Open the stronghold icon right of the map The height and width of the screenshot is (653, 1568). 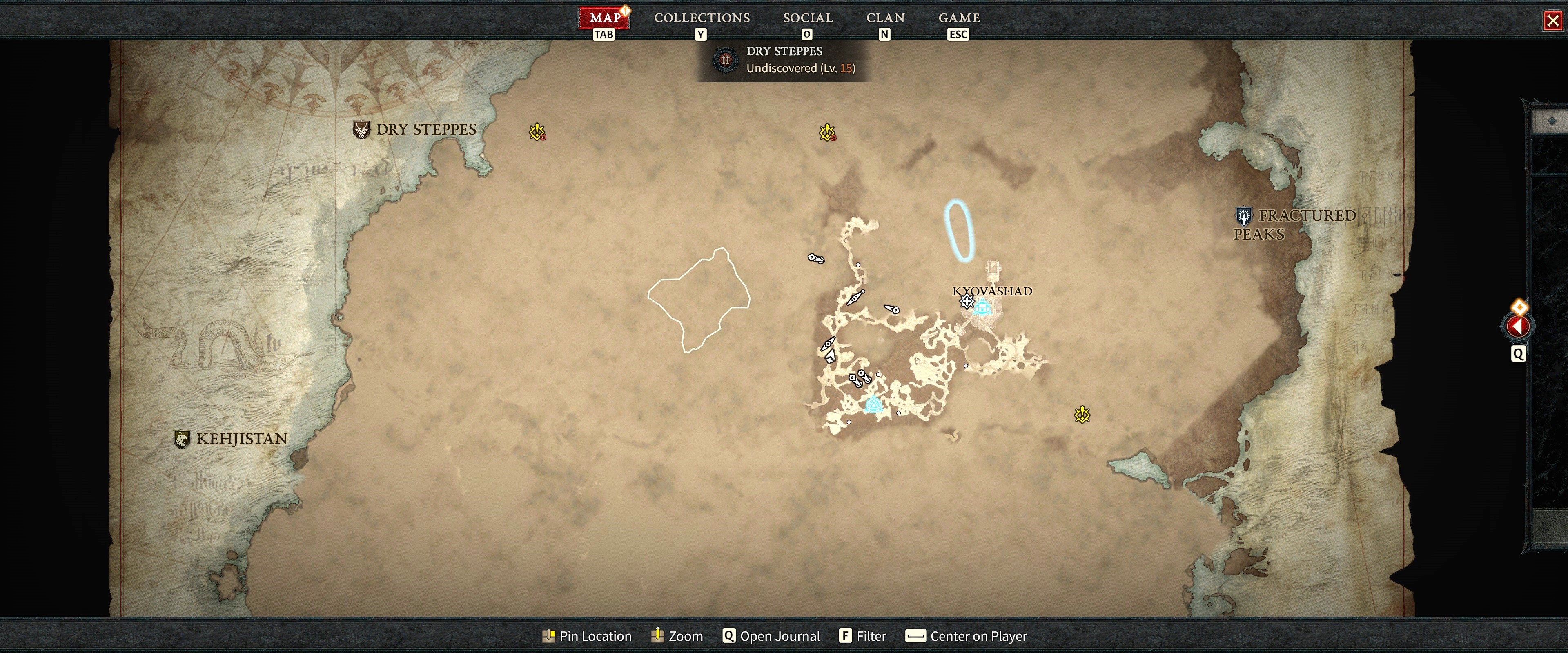[x=1082, y=415]
